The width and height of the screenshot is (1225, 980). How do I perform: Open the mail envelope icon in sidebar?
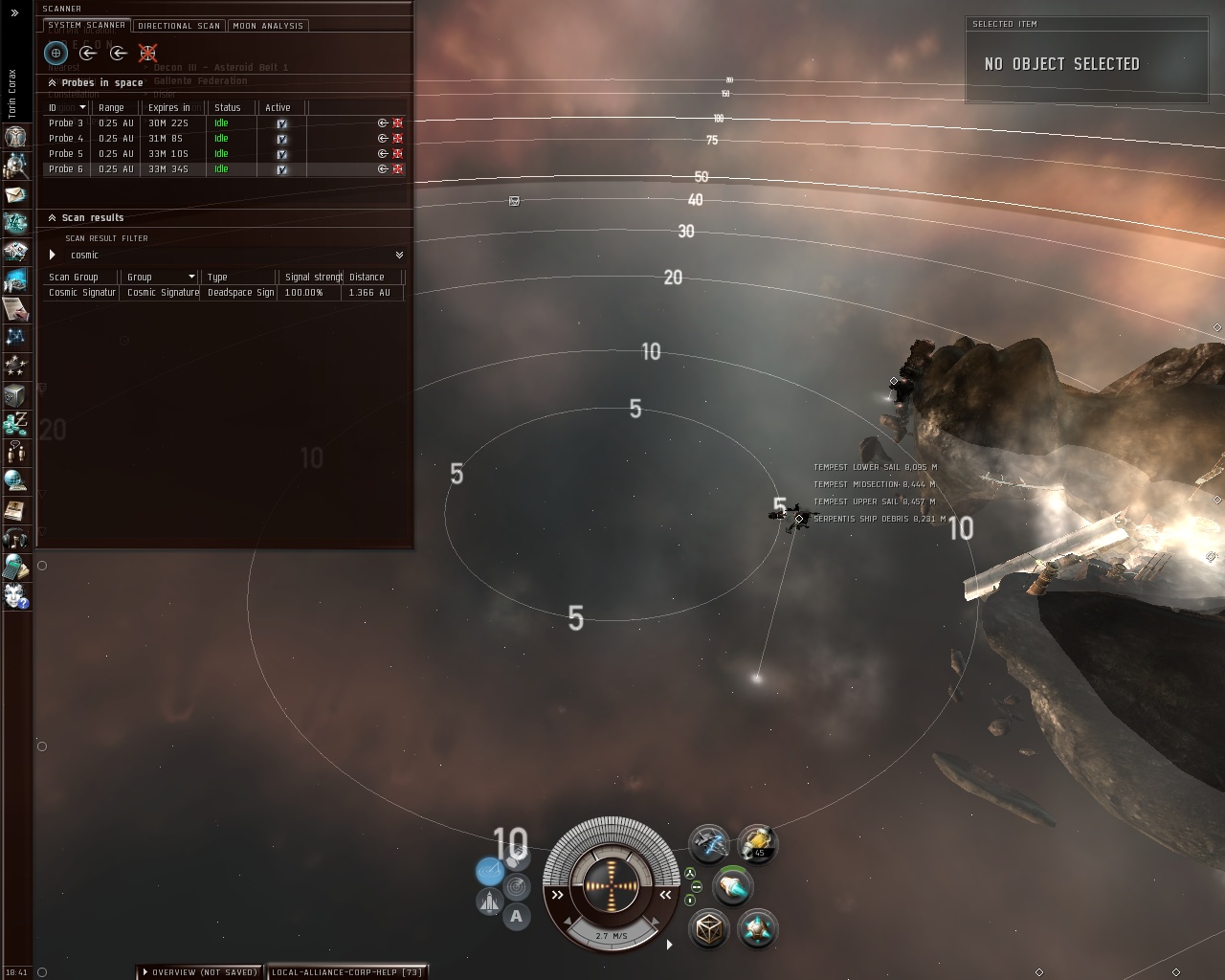pyautogui.click(x=15, y=194)
